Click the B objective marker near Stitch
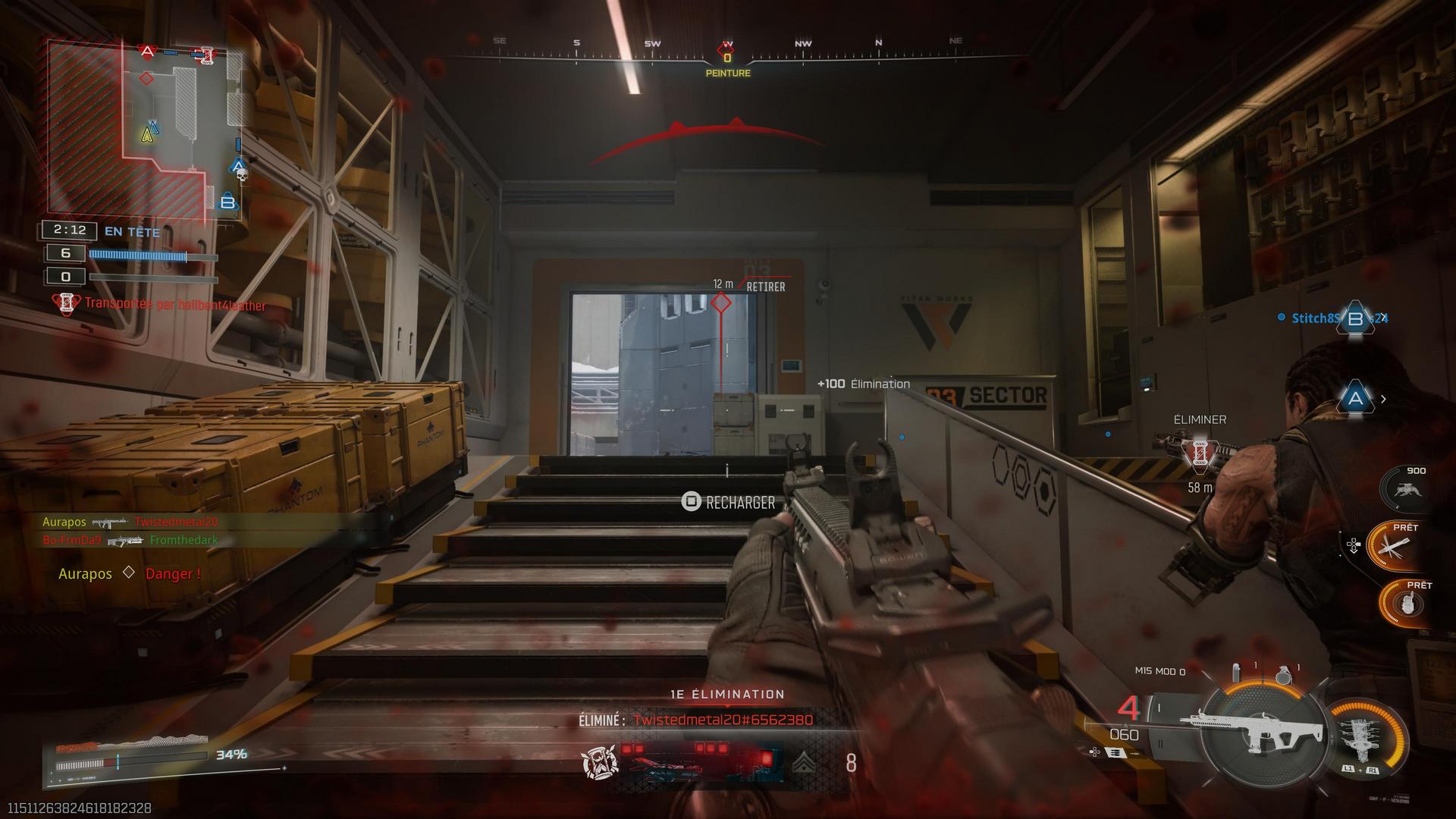1456x819 pixels. click(1355, 318)
